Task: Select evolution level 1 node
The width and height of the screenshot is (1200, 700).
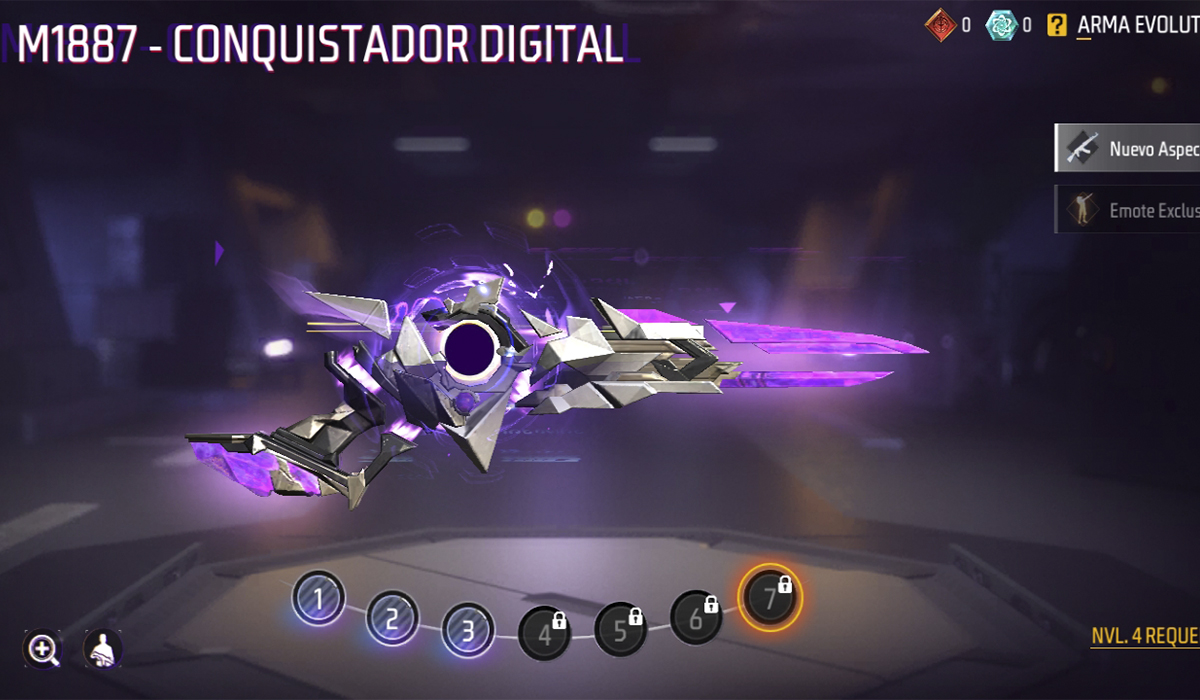Action: (318, 600)
